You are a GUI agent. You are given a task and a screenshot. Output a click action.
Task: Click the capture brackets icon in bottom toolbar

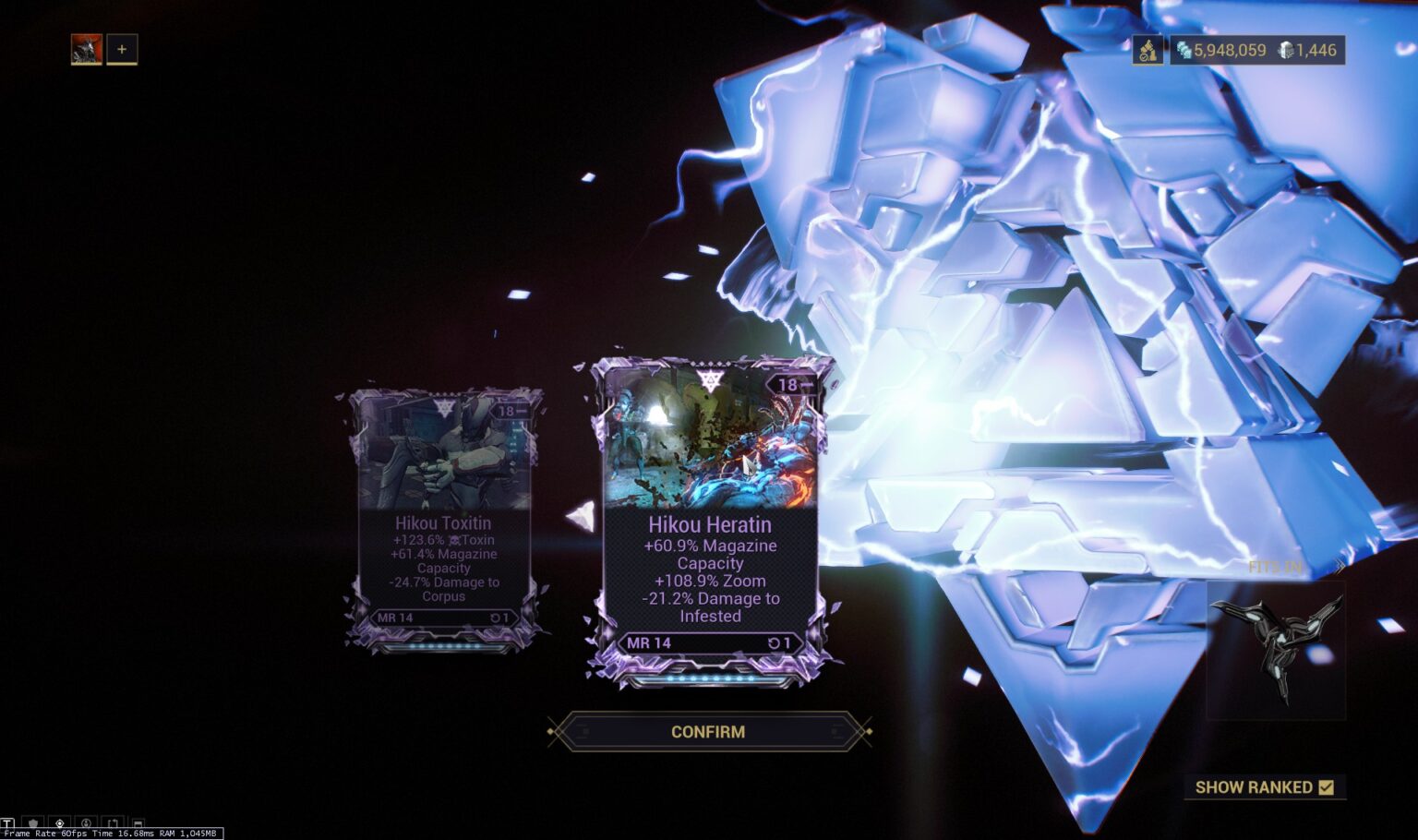[x=112, y=822]
